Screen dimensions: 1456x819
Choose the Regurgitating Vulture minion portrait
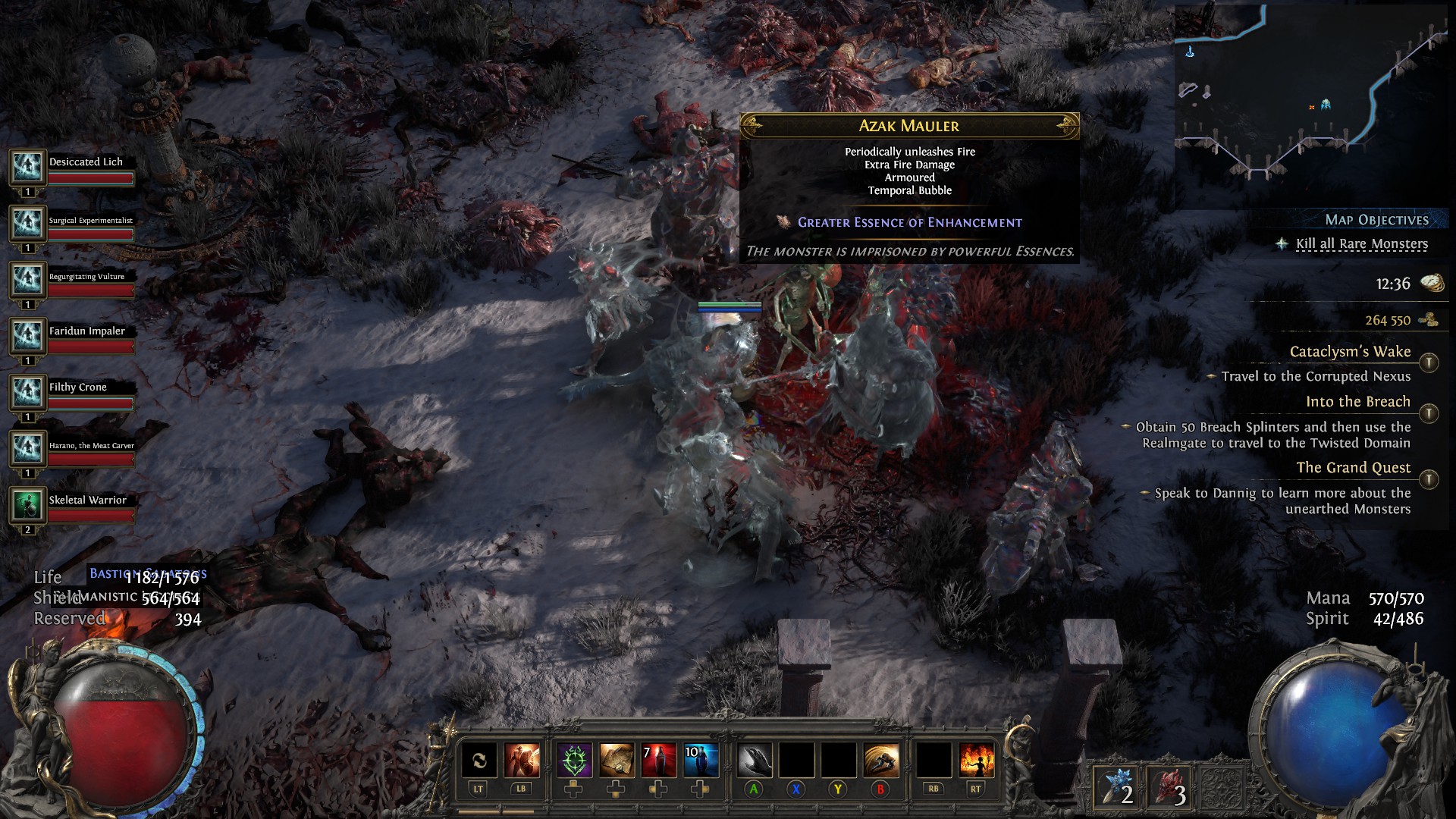(x=28, y=280)
